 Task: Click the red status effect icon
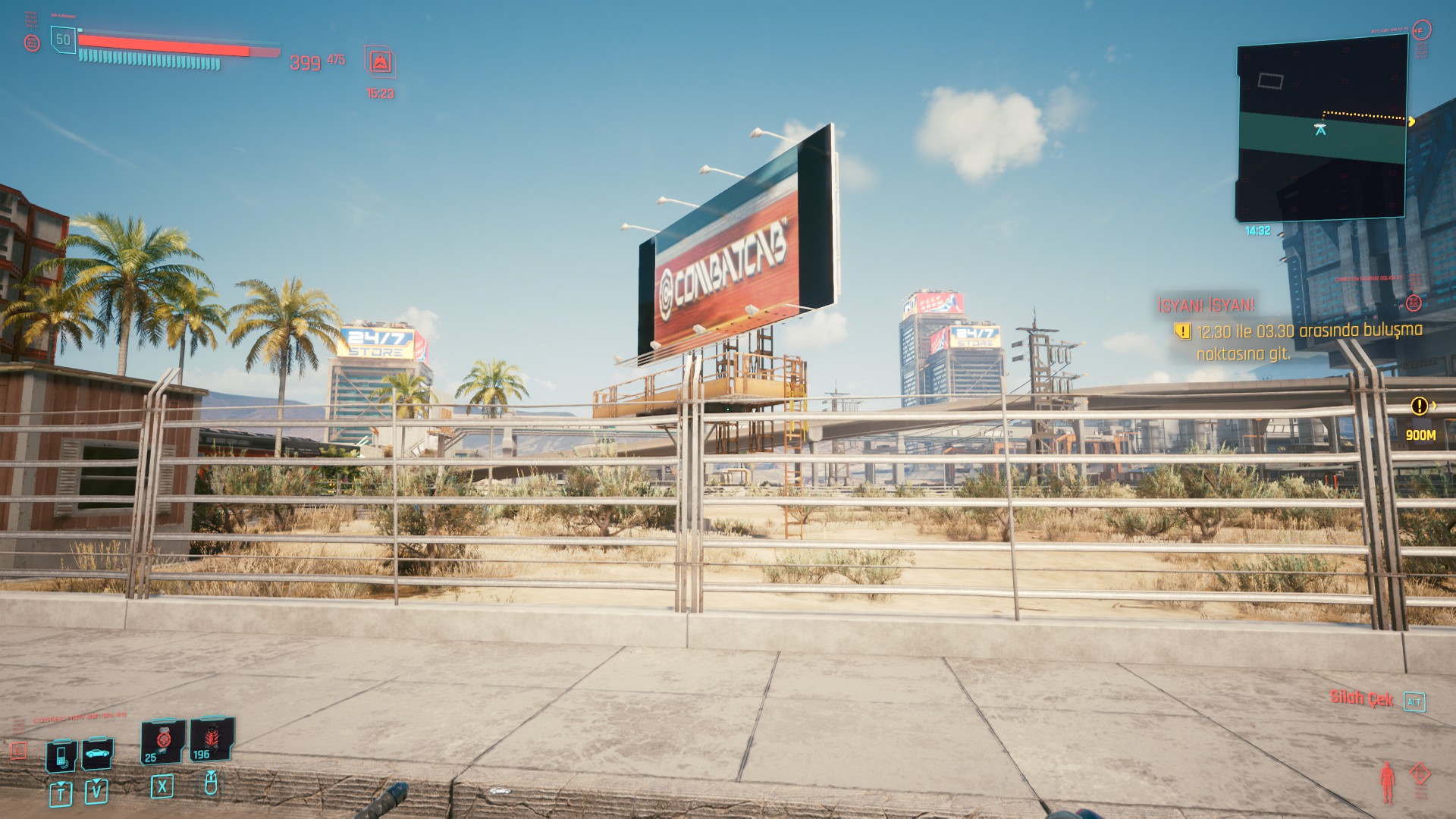(380, 62)
